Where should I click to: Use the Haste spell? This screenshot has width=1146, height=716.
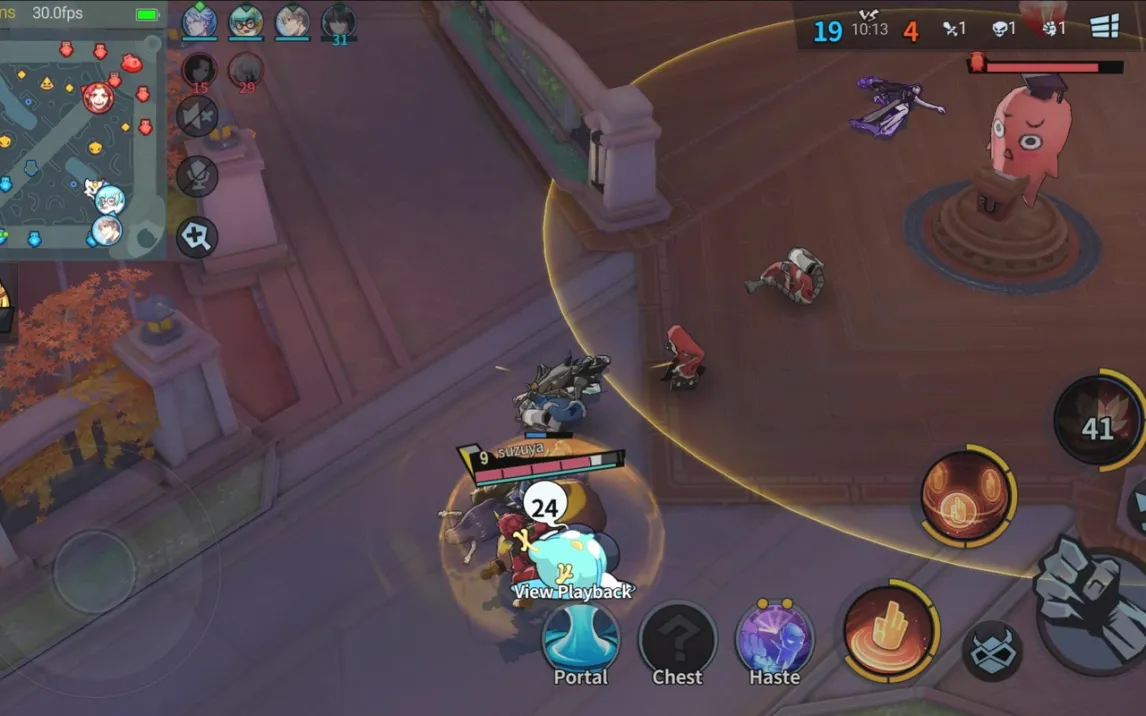click(774, 639)
